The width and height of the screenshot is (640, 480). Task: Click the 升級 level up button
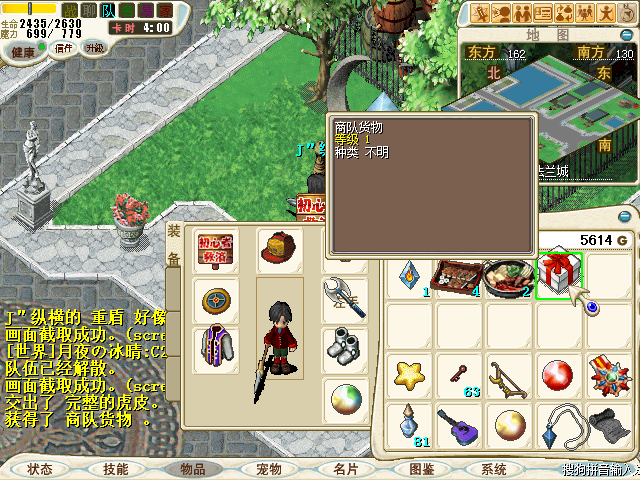[x=95, y=48]
